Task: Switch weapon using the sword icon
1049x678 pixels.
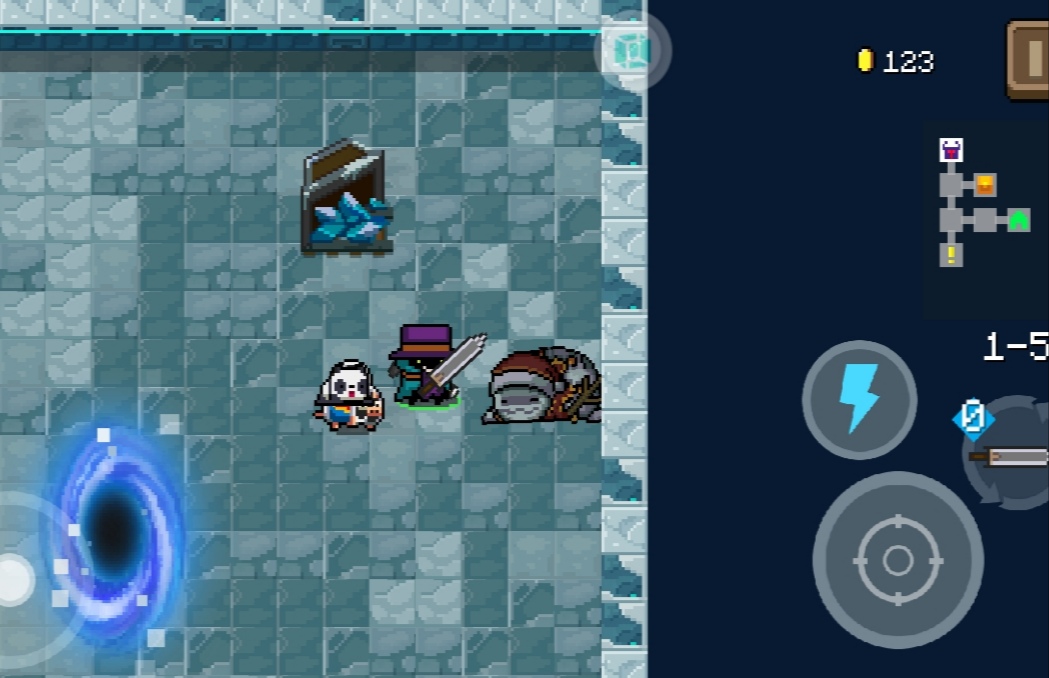Action: pos(1008,455)
